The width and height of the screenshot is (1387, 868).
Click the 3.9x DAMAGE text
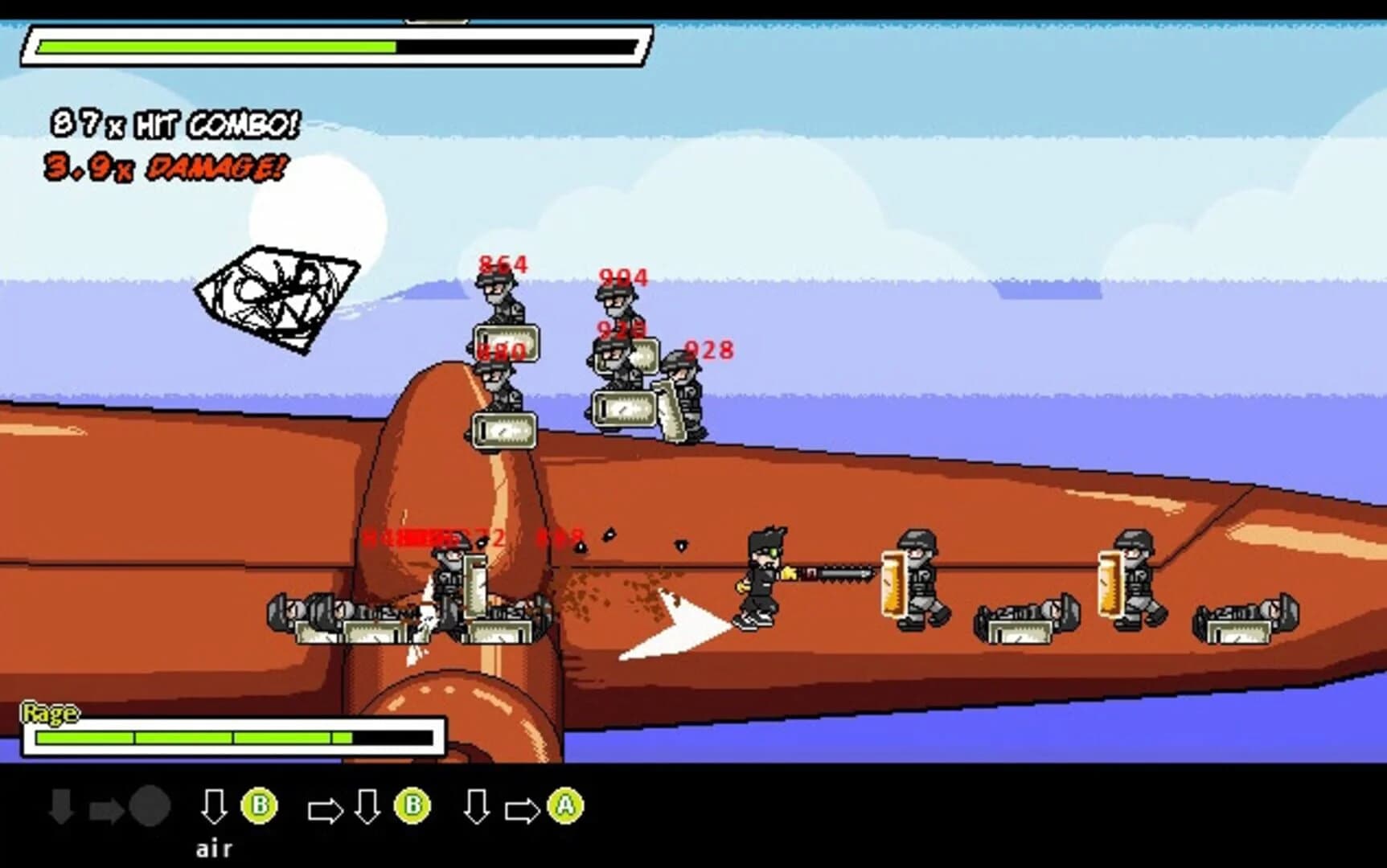coord(163,168)
